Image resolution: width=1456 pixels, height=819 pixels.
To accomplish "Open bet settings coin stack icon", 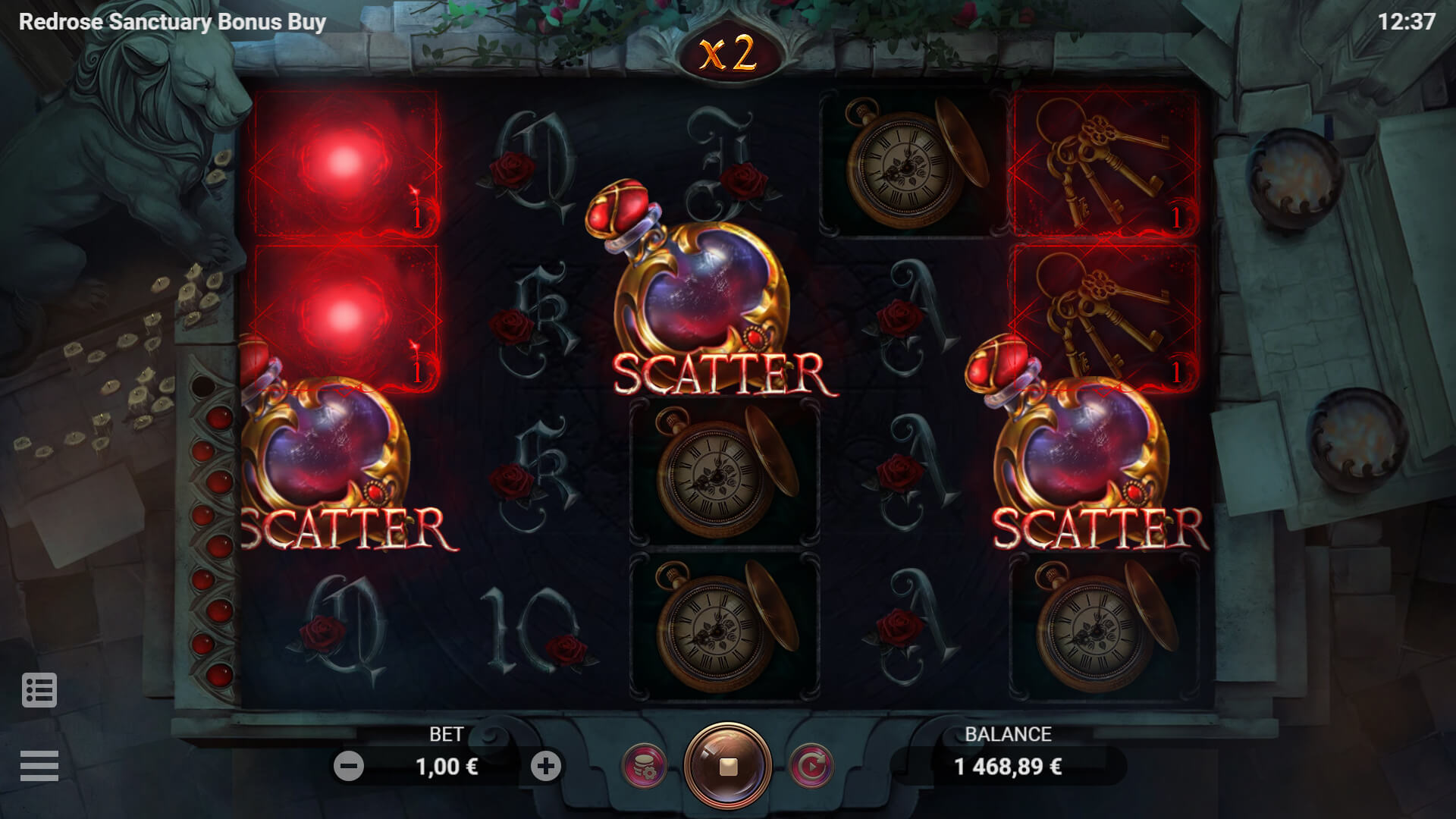I will [x=644, y=767].
